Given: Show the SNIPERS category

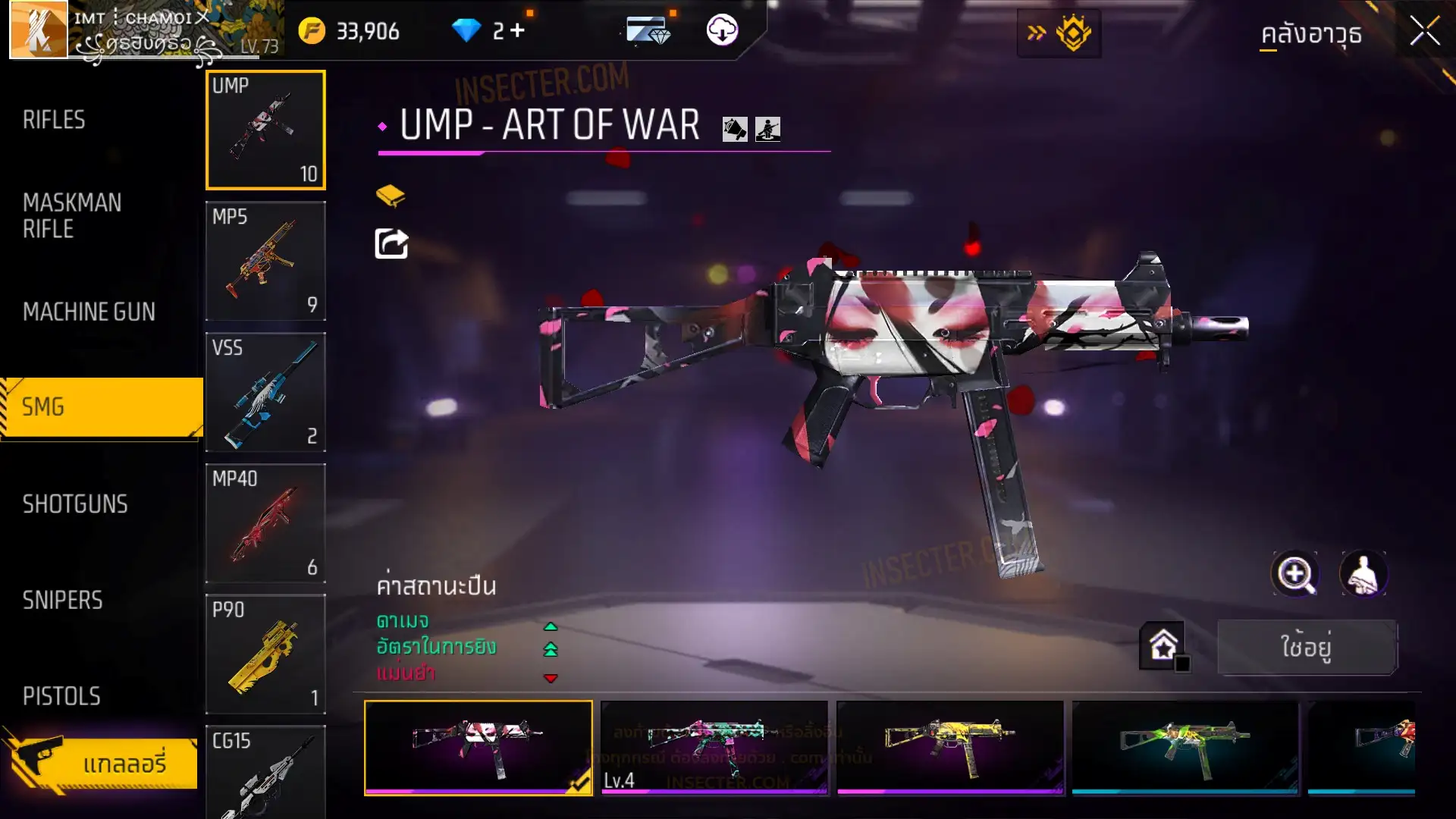Looking at the screenshot, I should click(x=62, y=601).
